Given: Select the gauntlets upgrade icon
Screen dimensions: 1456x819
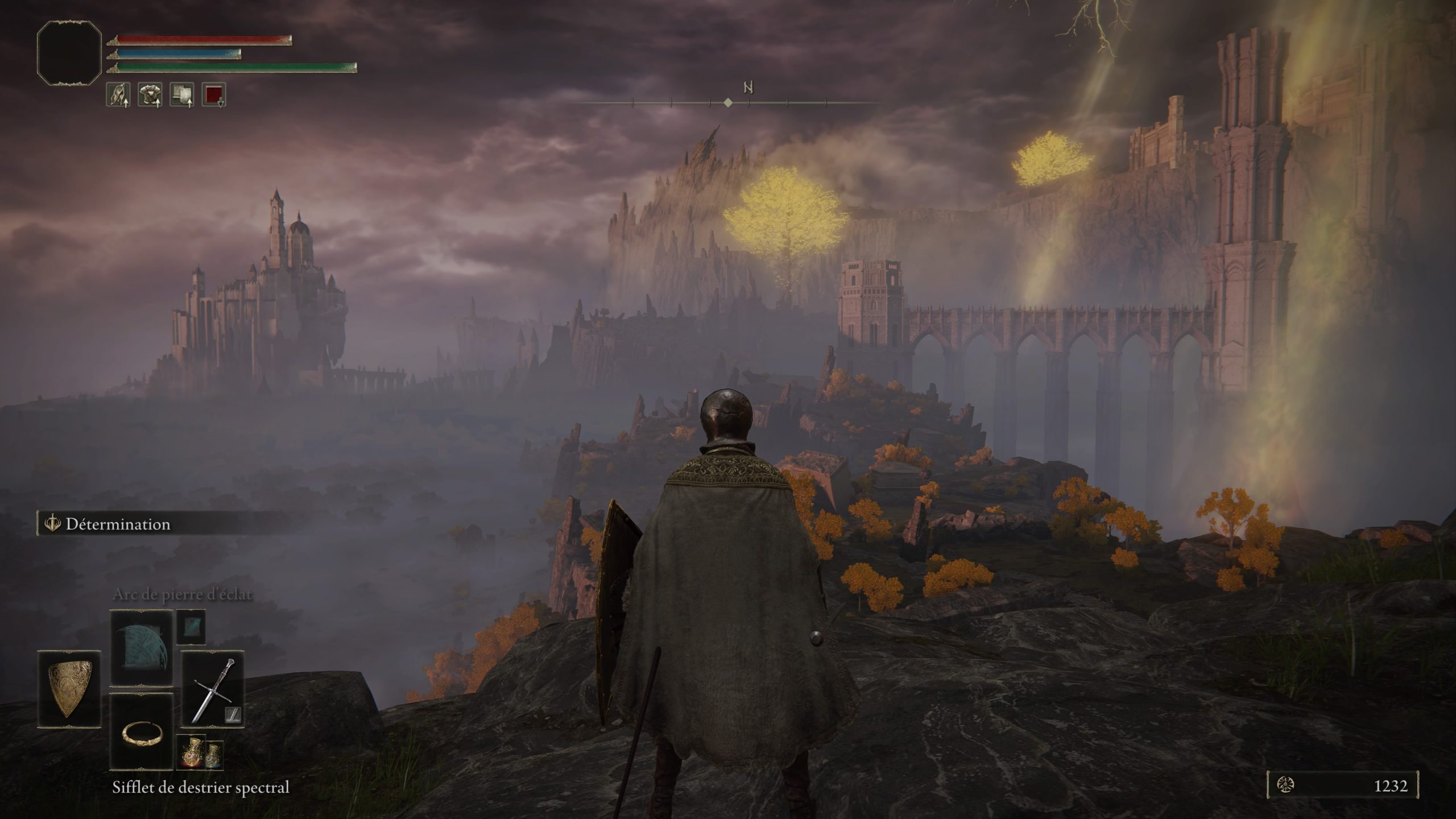Looking at the screenshot, I should click(117, 95).
